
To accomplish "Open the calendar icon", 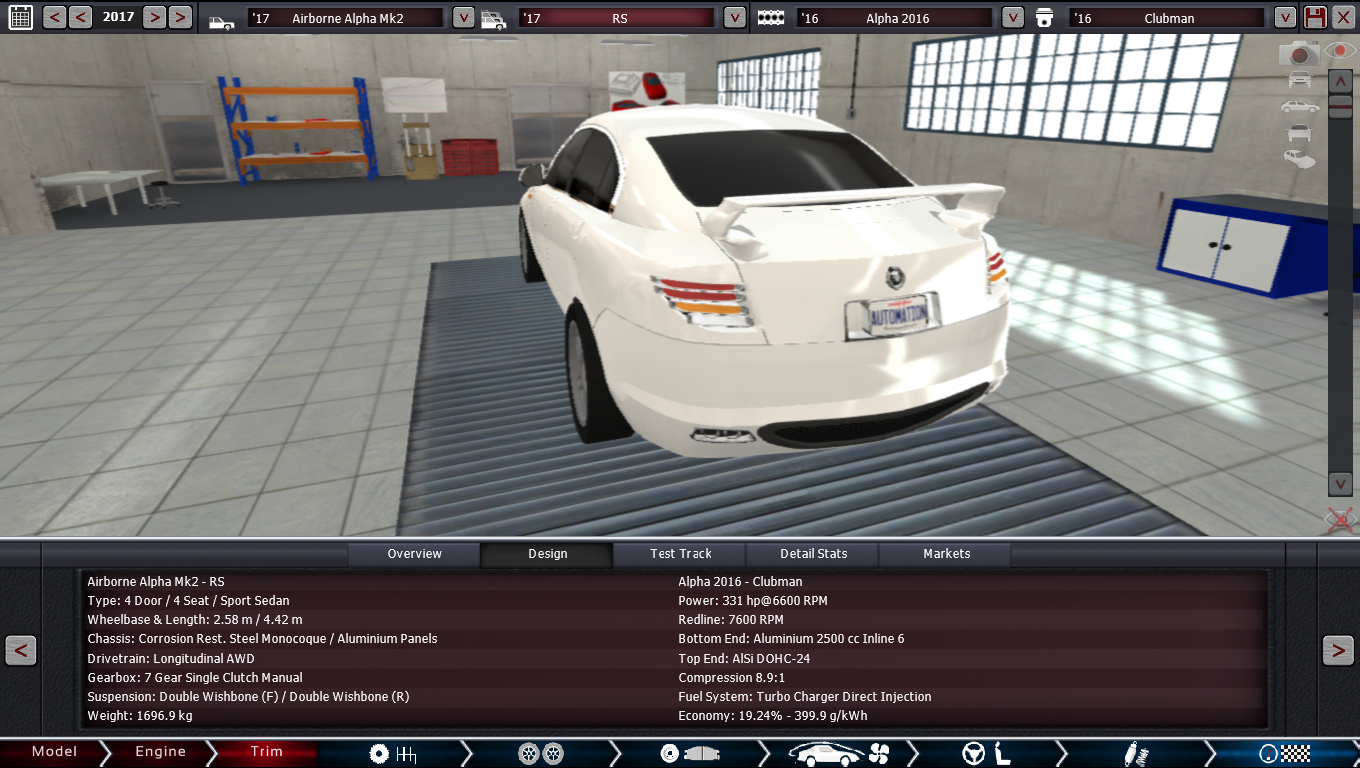I will click(20, 17).
